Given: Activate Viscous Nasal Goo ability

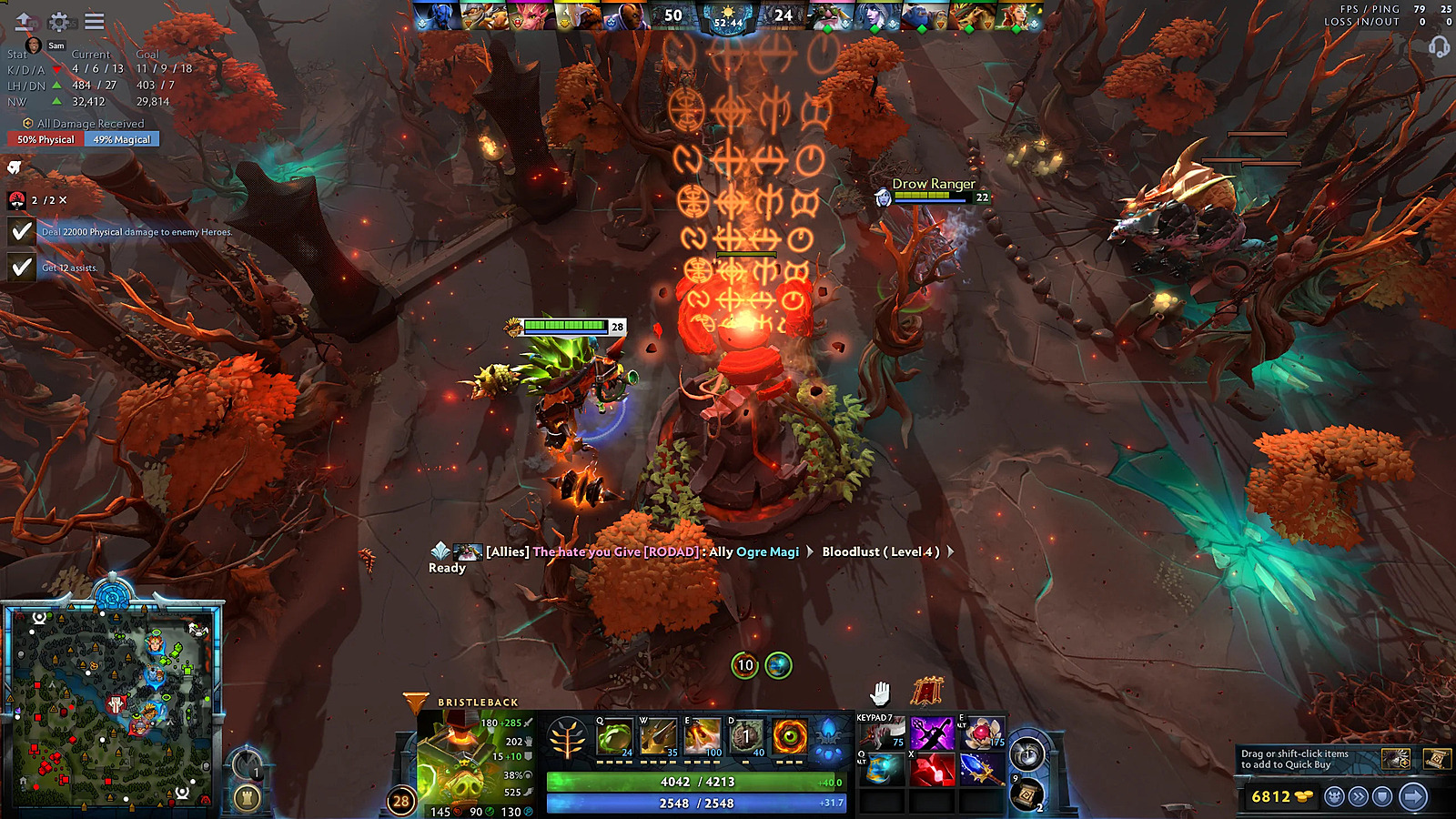Looking at the screenshot, I should [614, 737].
